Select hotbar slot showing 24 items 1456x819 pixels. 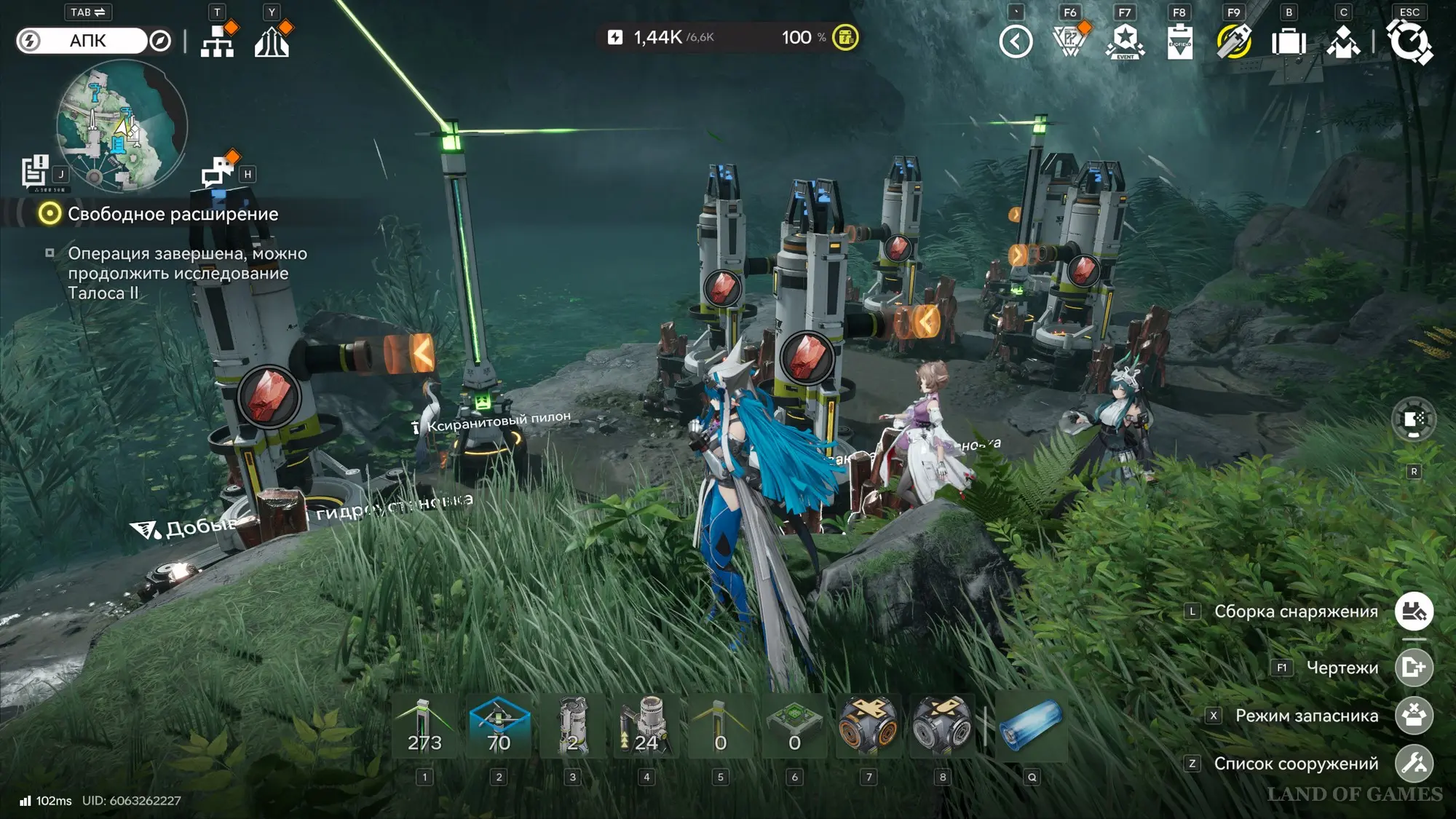pos(646,726)
